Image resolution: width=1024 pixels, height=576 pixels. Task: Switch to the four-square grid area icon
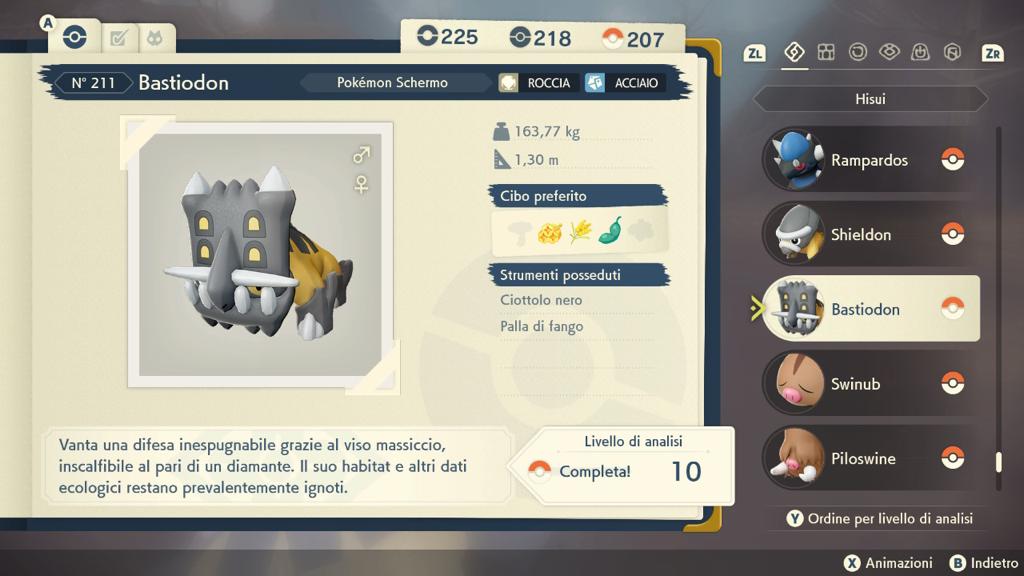[x=826, y=52]
